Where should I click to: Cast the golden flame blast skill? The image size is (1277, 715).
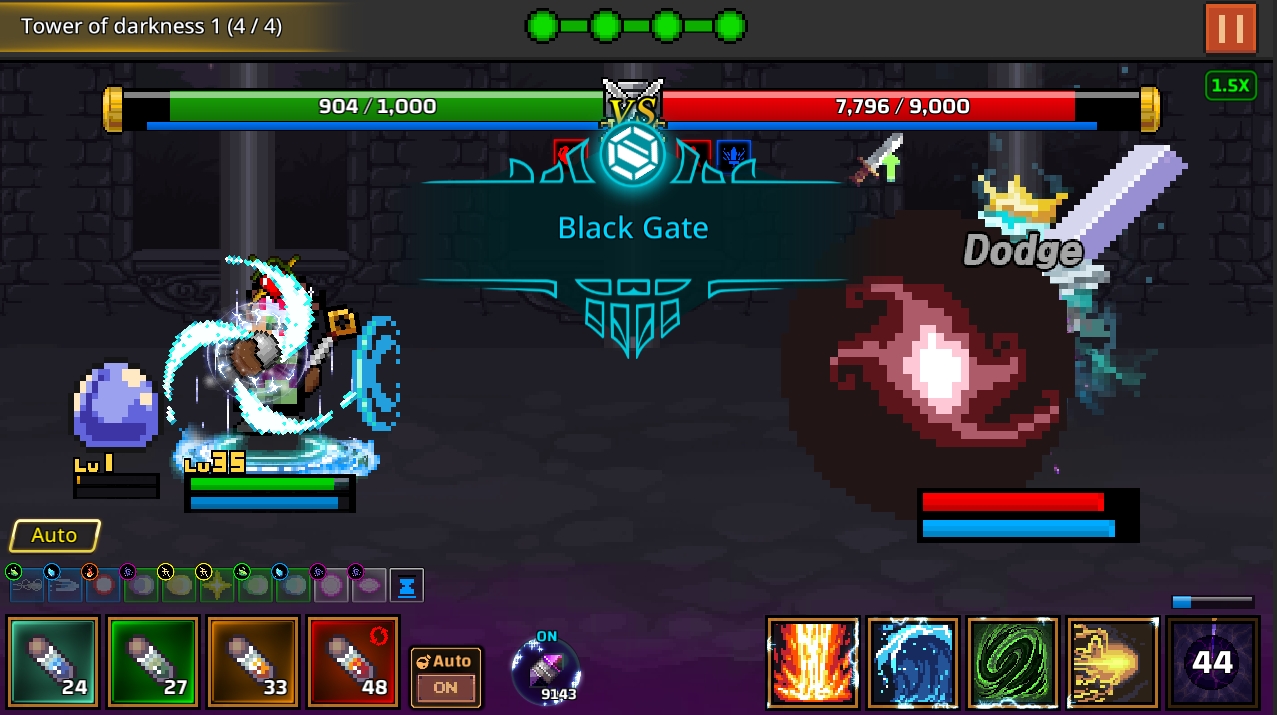[x=1112, y=662]
